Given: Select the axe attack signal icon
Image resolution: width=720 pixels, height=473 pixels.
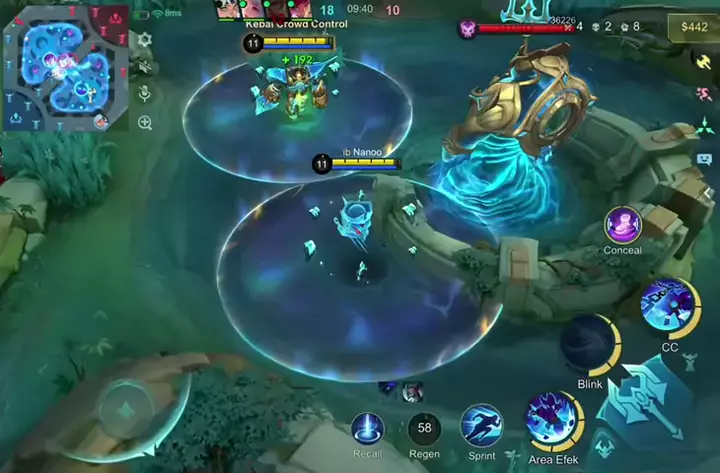Looking at the screenshot, I should pyautogui.click(x=703, y=62).
